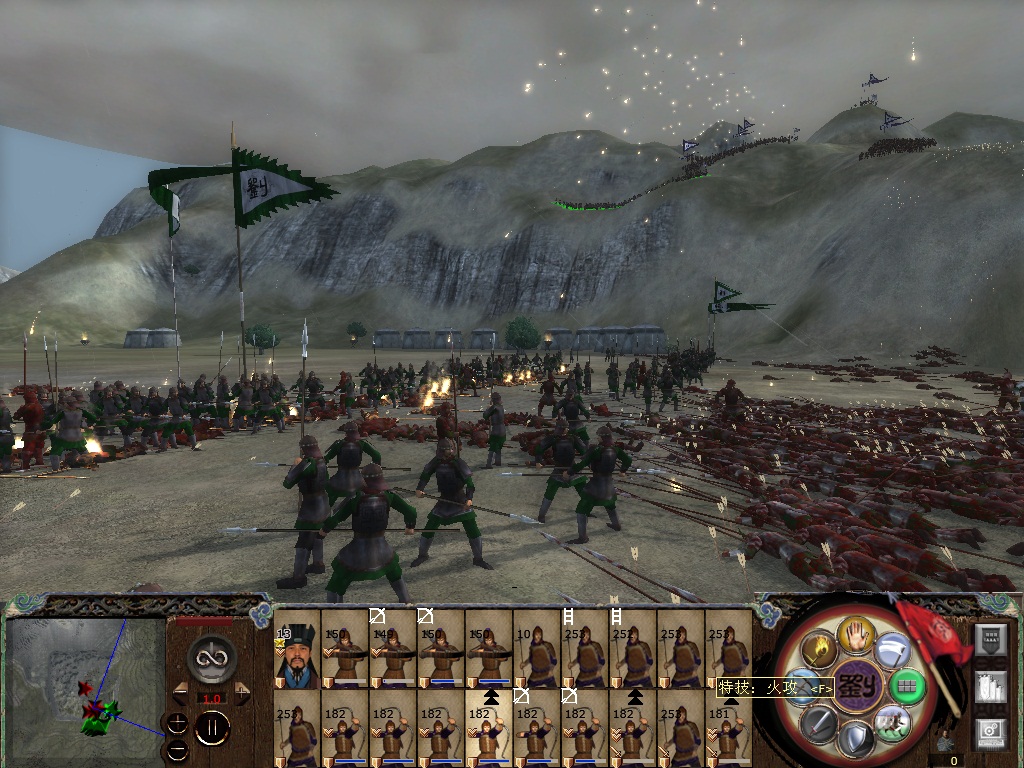Activate the fire attack torch ability

pyautogui.click(x=820, y=650)
